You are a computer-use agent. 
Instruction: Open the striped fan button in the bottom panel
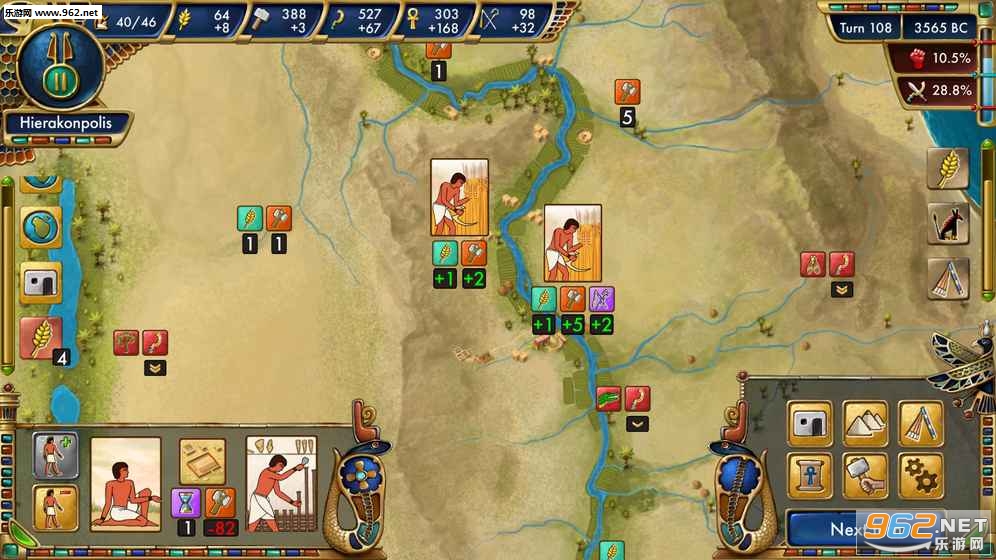(x=920, y=423)
